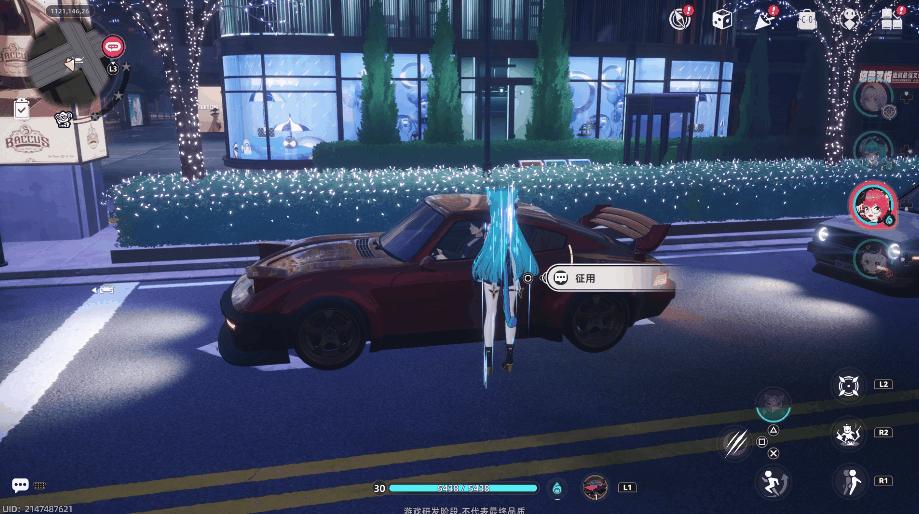The height and width of the screenshot is (514, 919).
Task: Open the clipboard checklist quest icon
Action: [x=22, y=107]
